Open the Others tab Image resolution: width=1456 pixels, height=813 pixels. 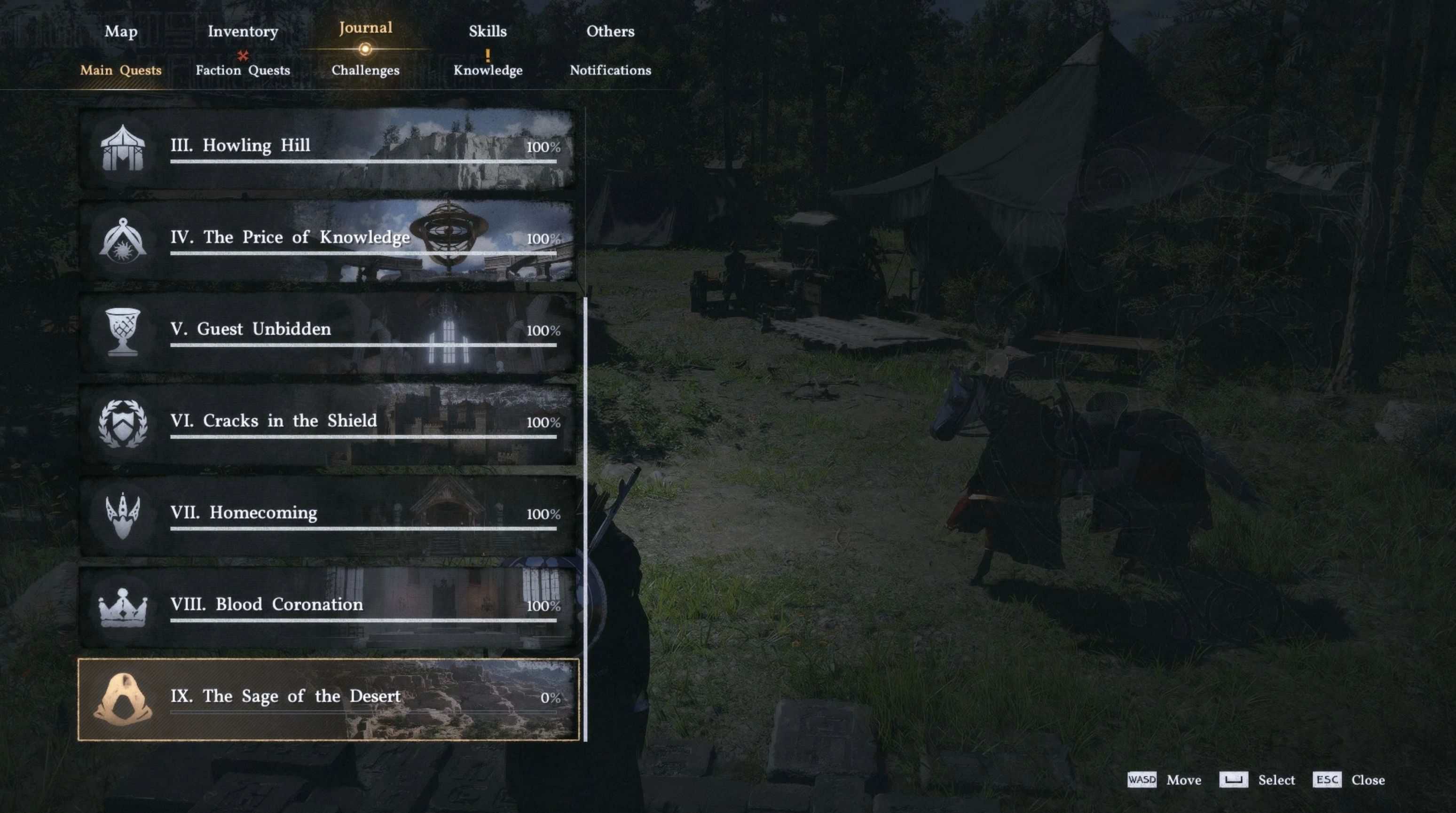(x=610, y=31)
